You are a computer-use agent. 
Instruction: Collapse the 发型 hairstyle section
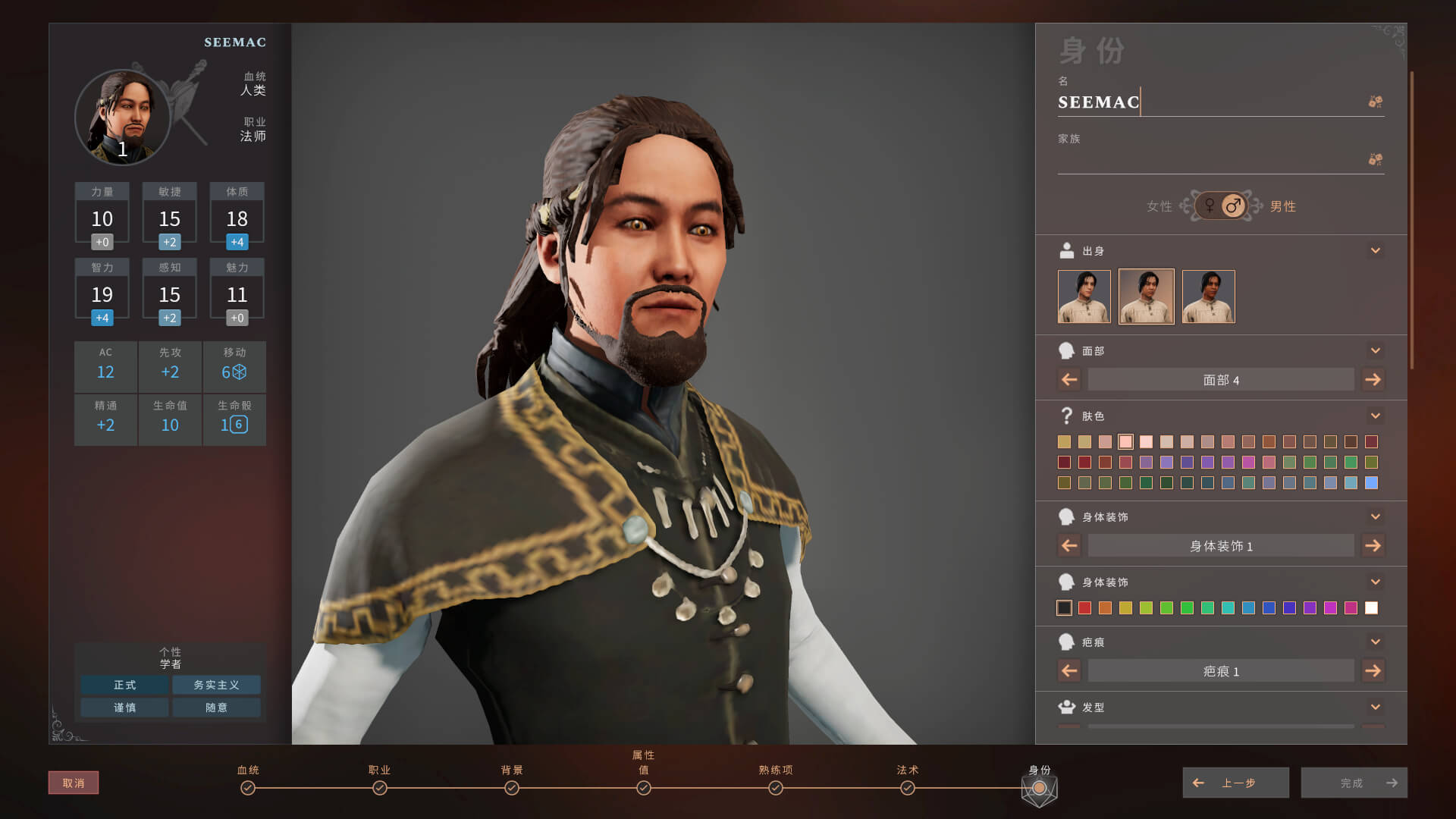(1375, 707)
